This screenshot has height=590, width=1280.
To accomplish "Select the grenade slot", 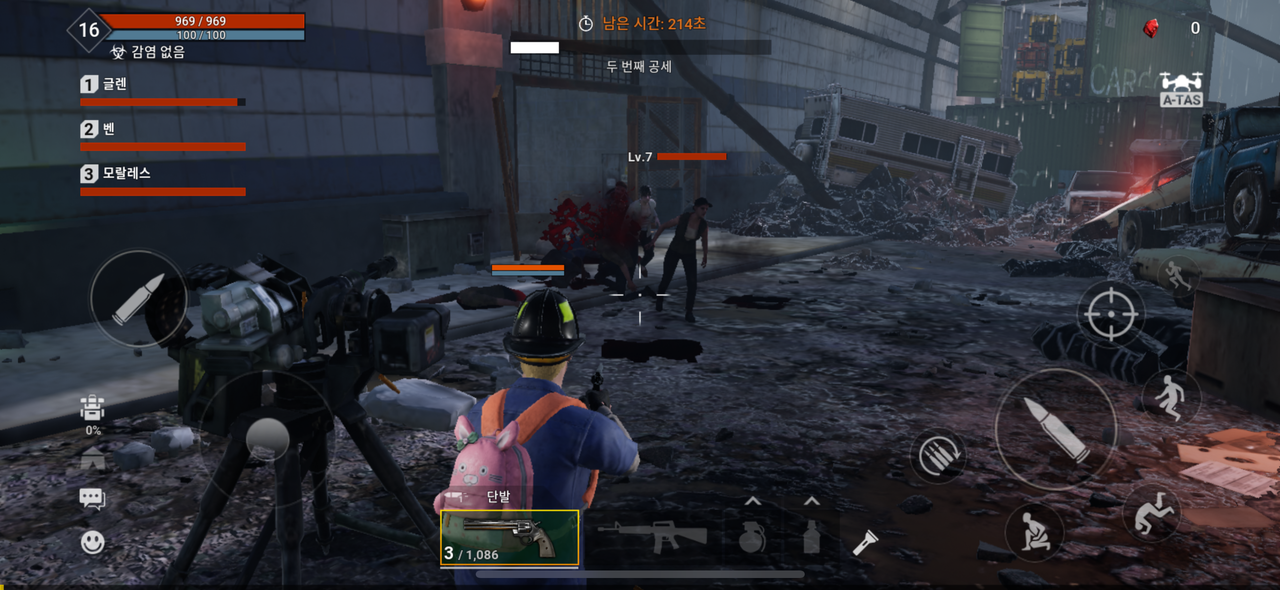I will 752,537.
